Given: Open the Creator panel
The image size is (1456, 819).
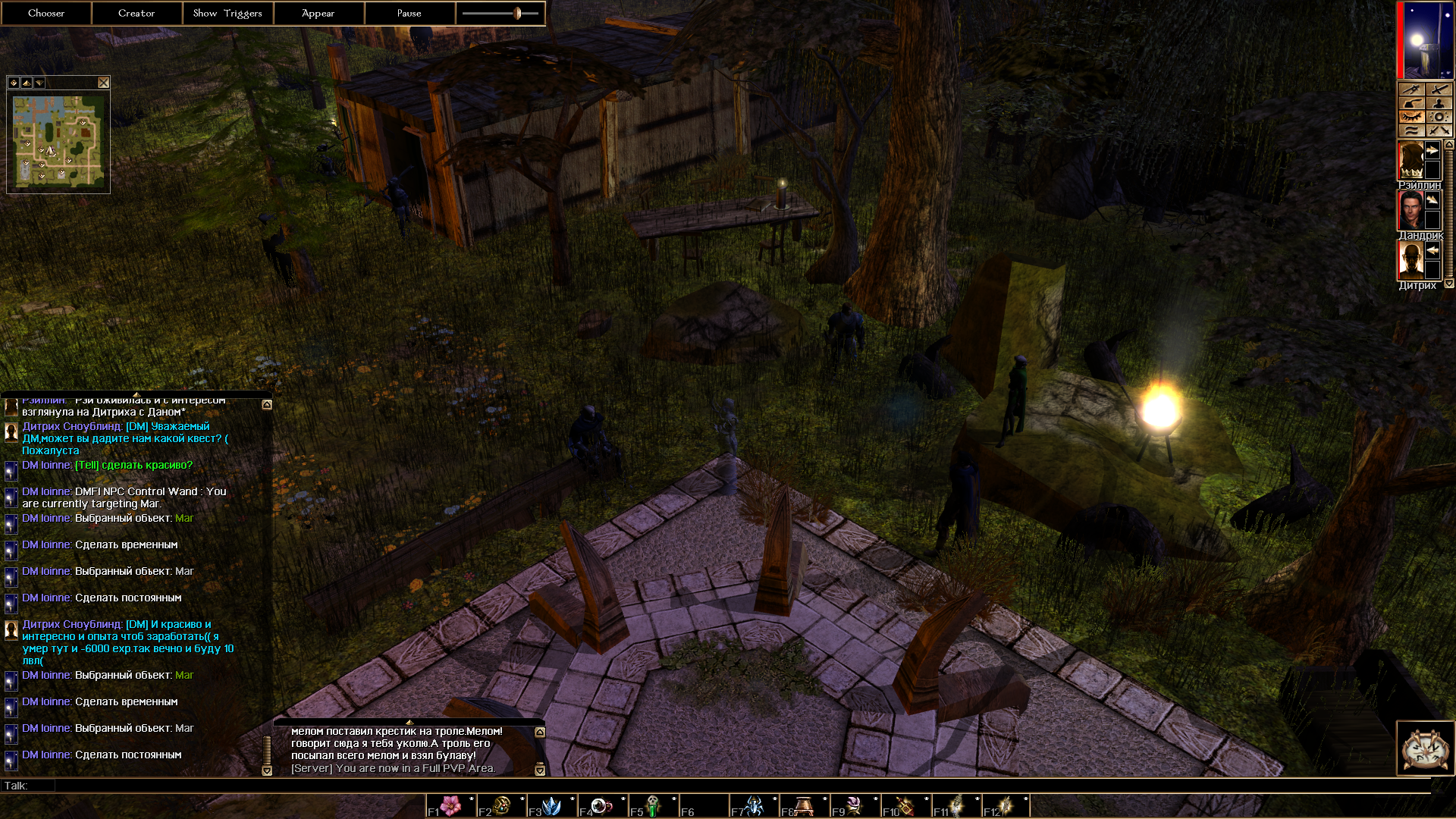Looking at the screenshot, I should click(136, 13).
